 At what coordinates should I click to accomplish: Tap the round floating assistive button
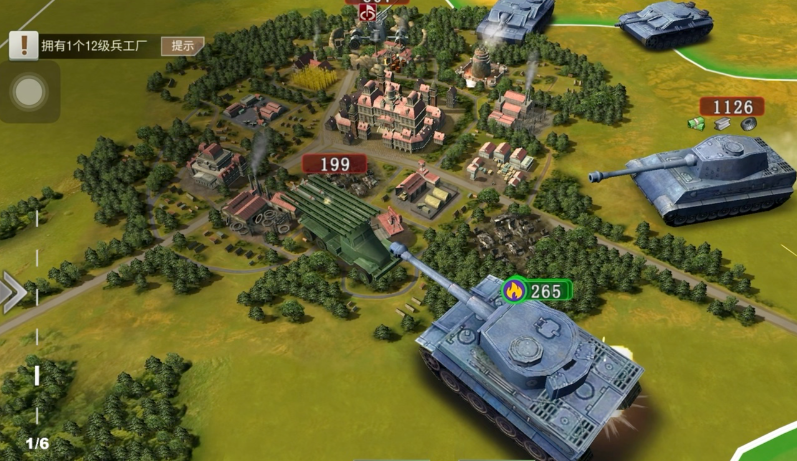click(29, 93)
